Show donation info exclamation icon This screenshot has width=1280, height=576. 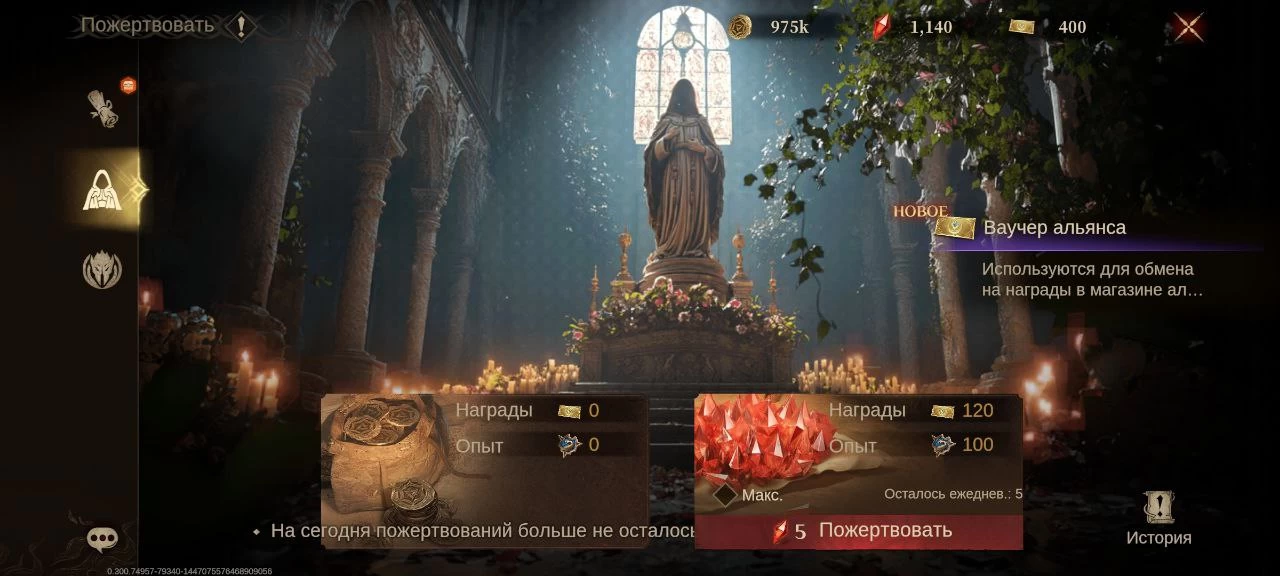[x=241, y=26]
